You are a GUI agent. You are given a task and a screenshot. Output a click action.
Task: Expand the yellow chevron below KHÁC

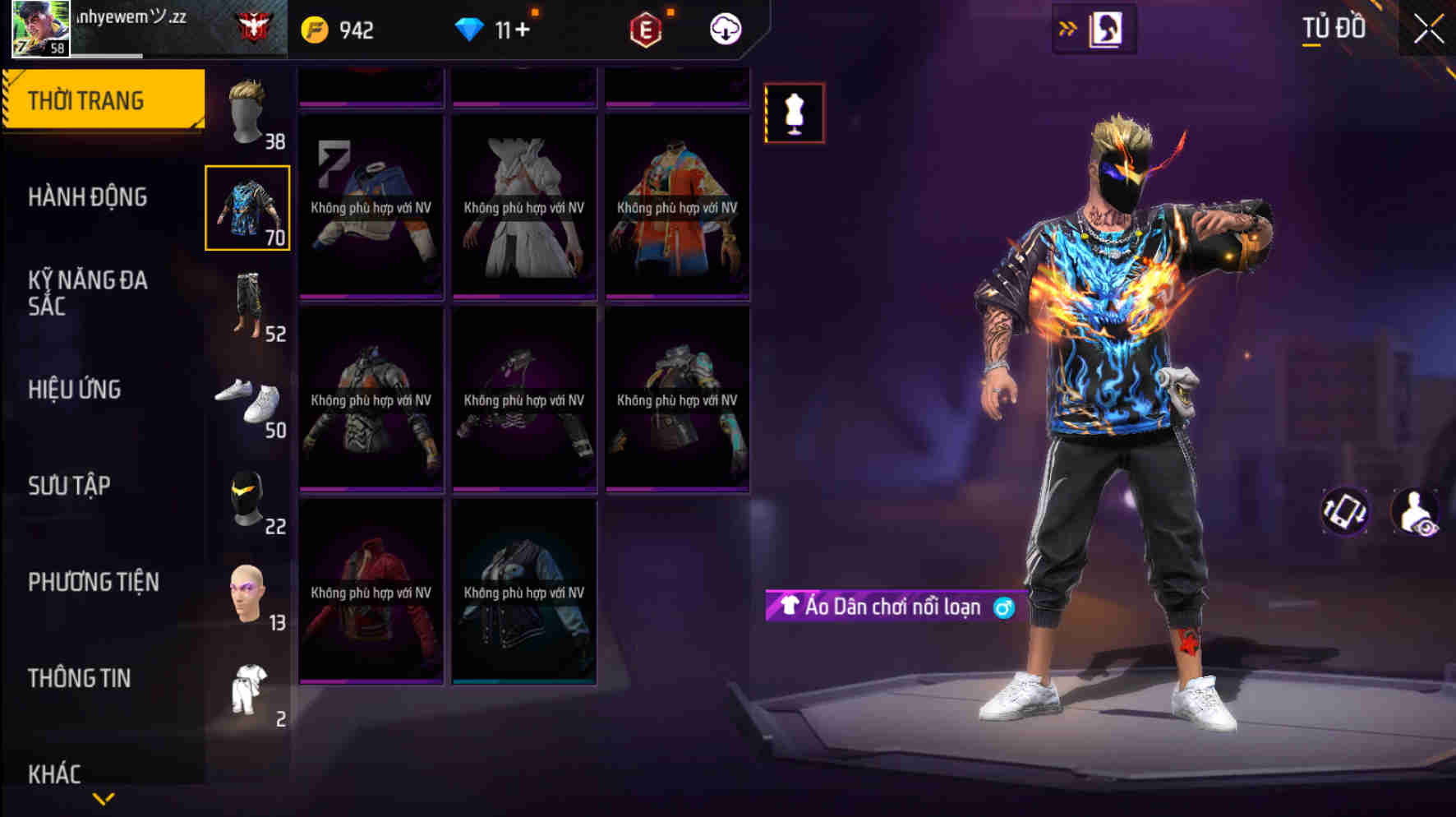[102, 799]
